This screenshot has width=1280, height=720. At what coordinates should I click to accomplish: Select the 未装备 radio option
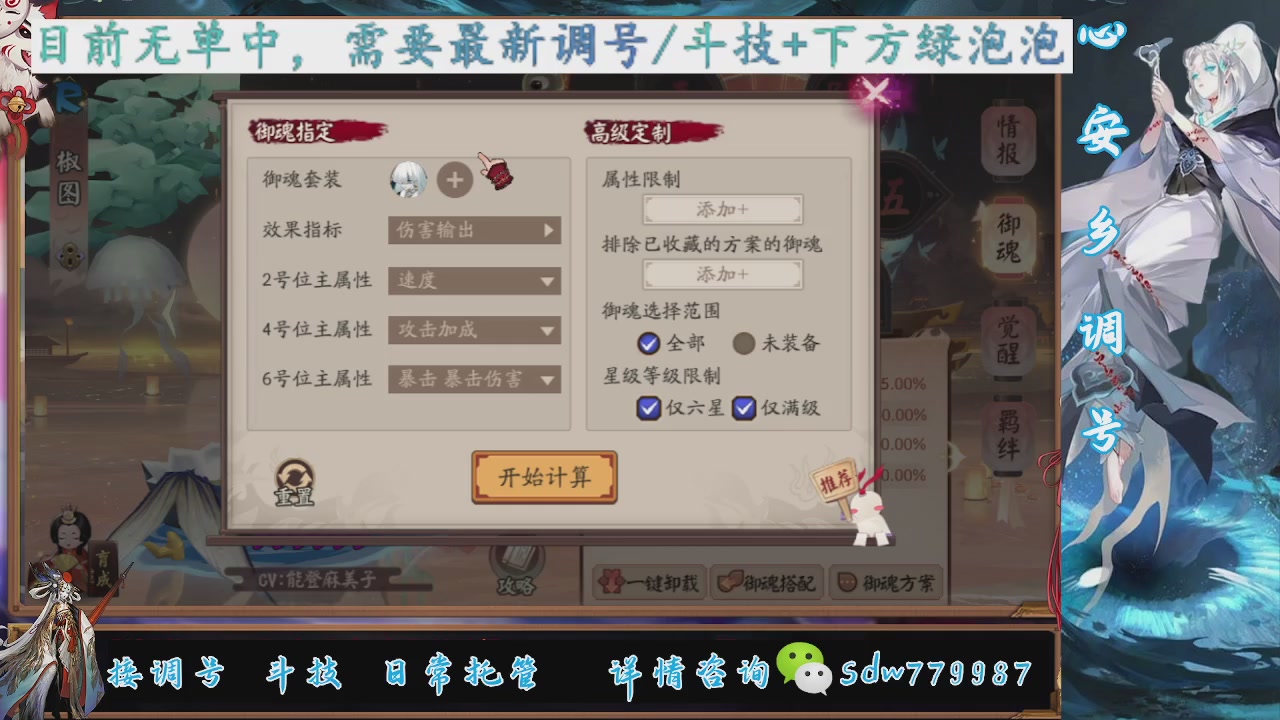click(744, 344)
